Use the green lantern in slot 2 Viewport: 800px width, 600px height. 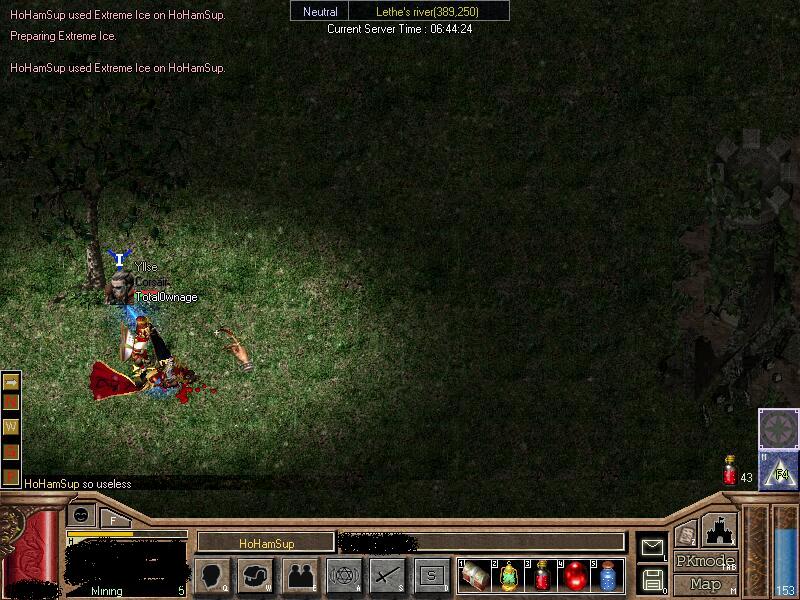tap(508, 576)
